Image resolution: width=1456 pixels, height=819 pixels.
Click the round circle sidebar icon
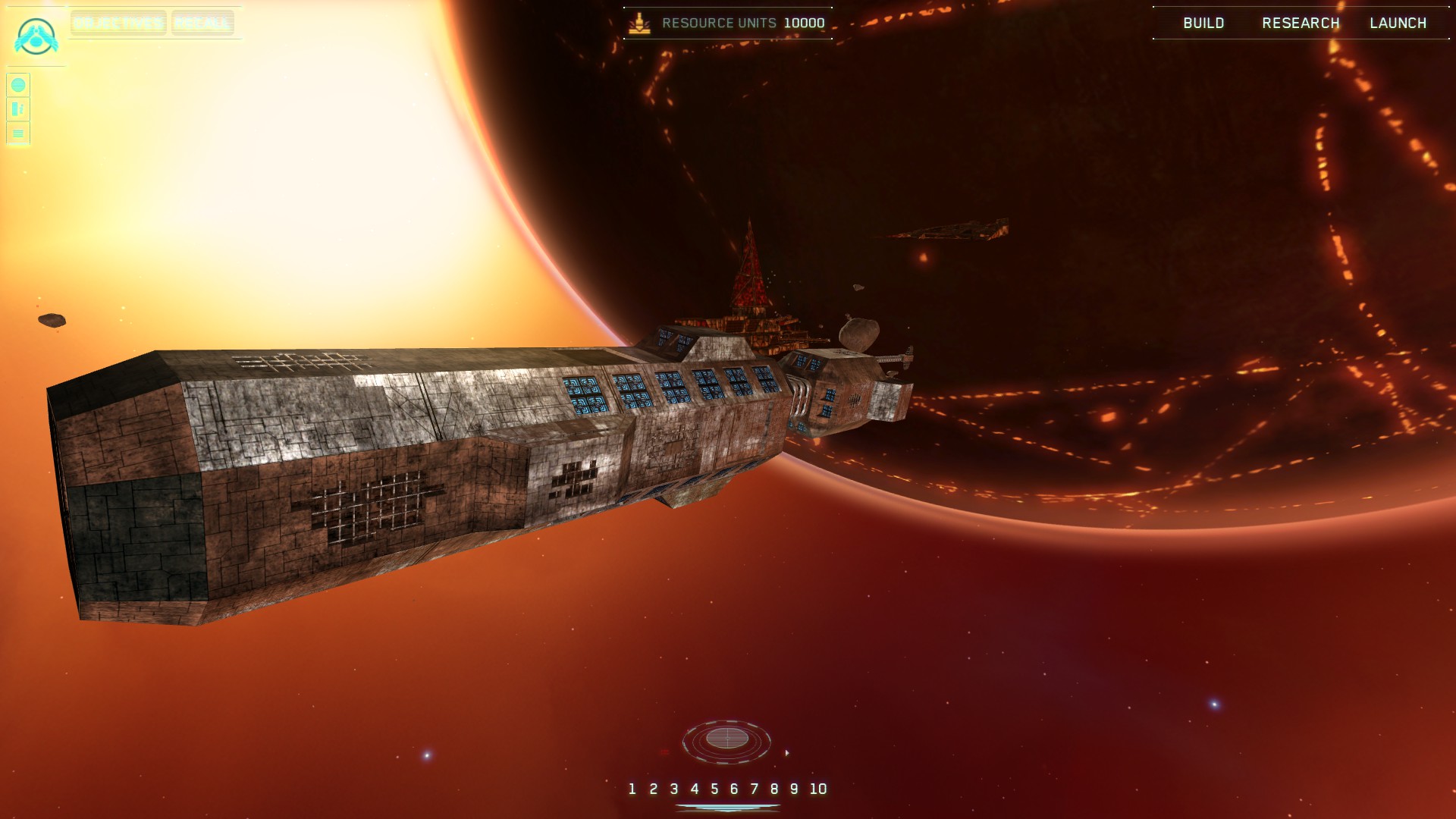pyautogui.click(x=18, y=85)
